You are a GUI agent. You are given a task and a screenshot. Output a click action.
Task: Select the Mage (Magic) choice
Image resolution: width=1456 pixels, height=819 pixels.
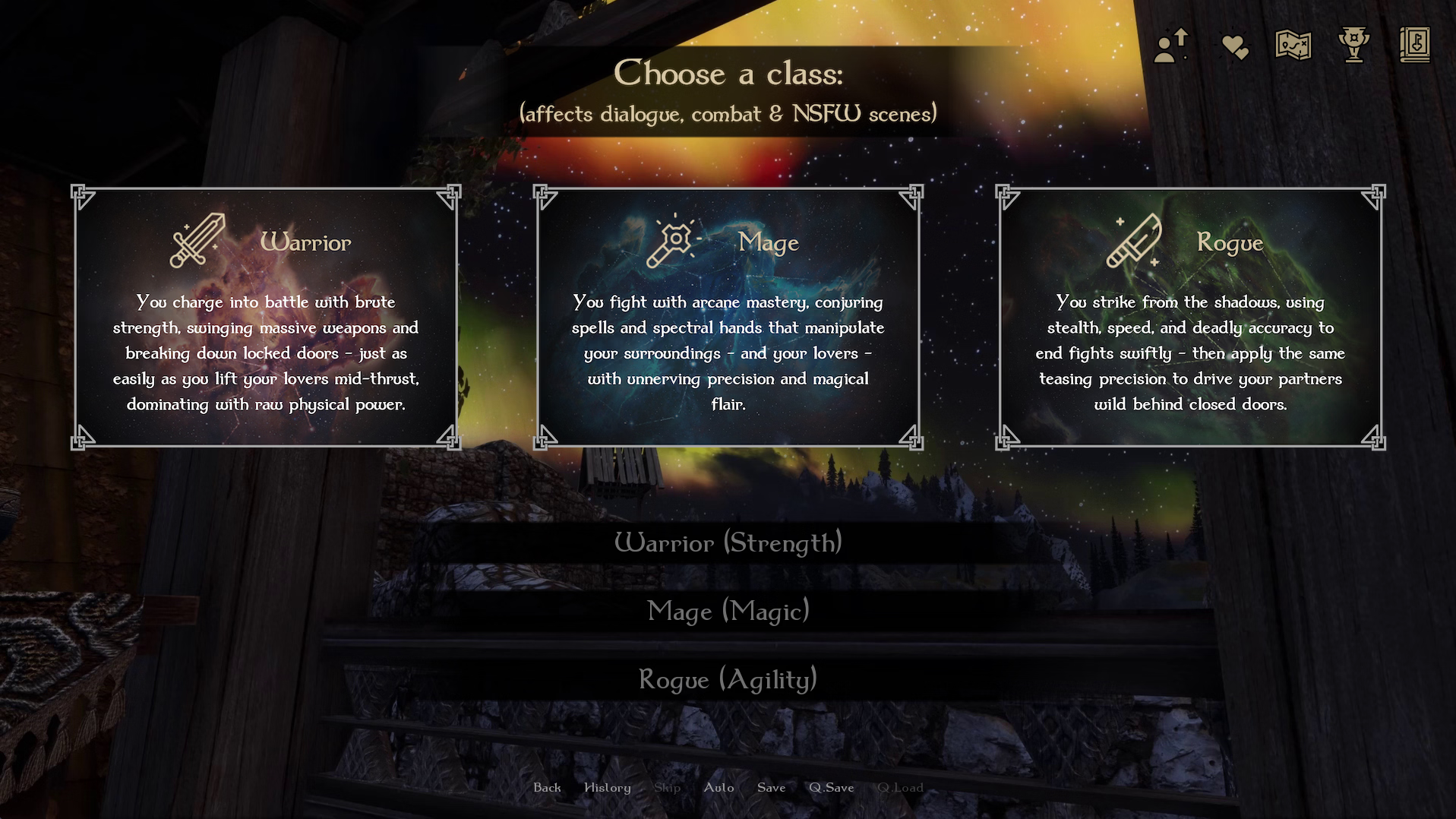(x=728, y=611)
